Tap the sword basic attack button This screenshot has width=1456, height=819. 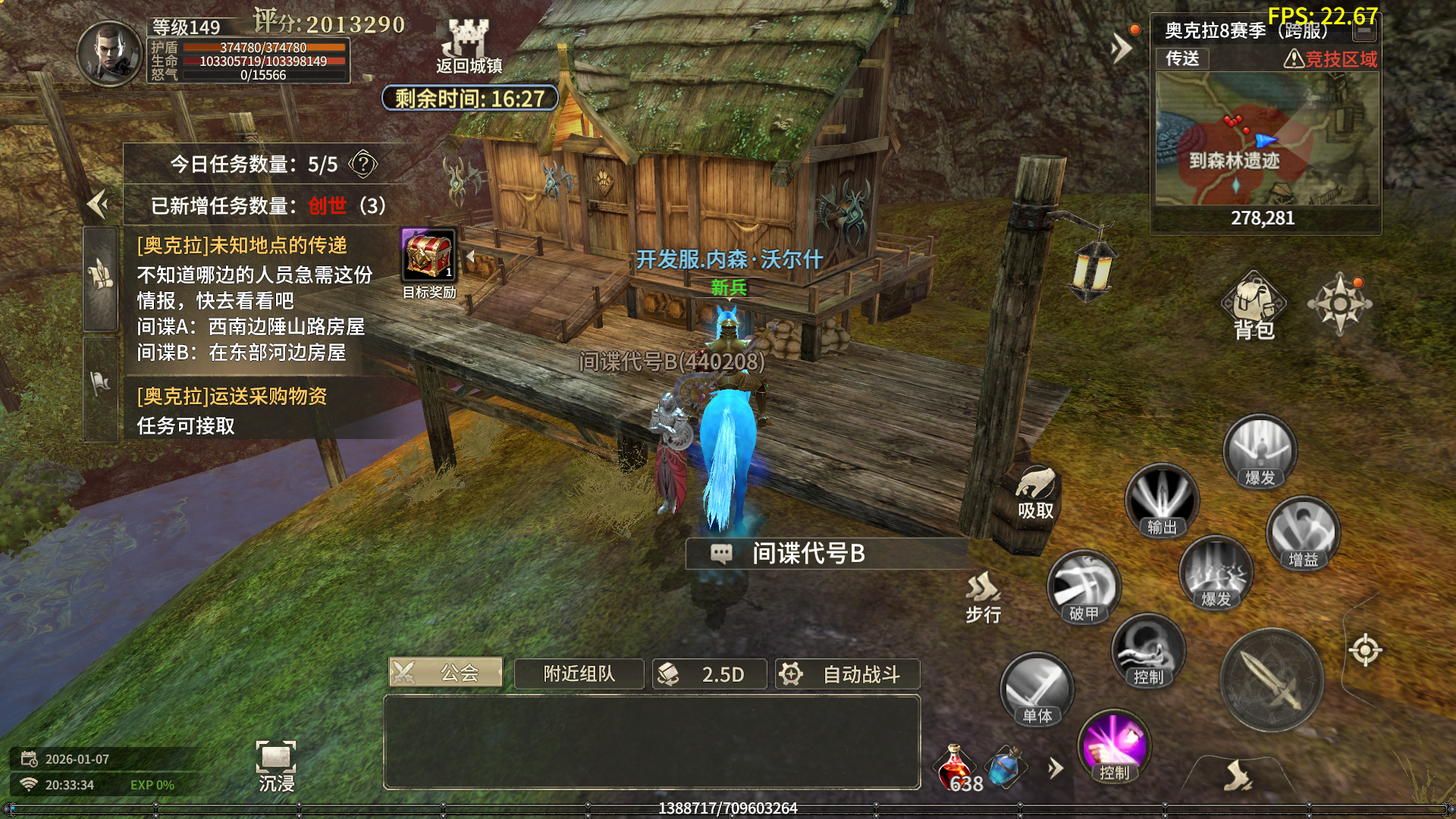[x=1272, y=680]
